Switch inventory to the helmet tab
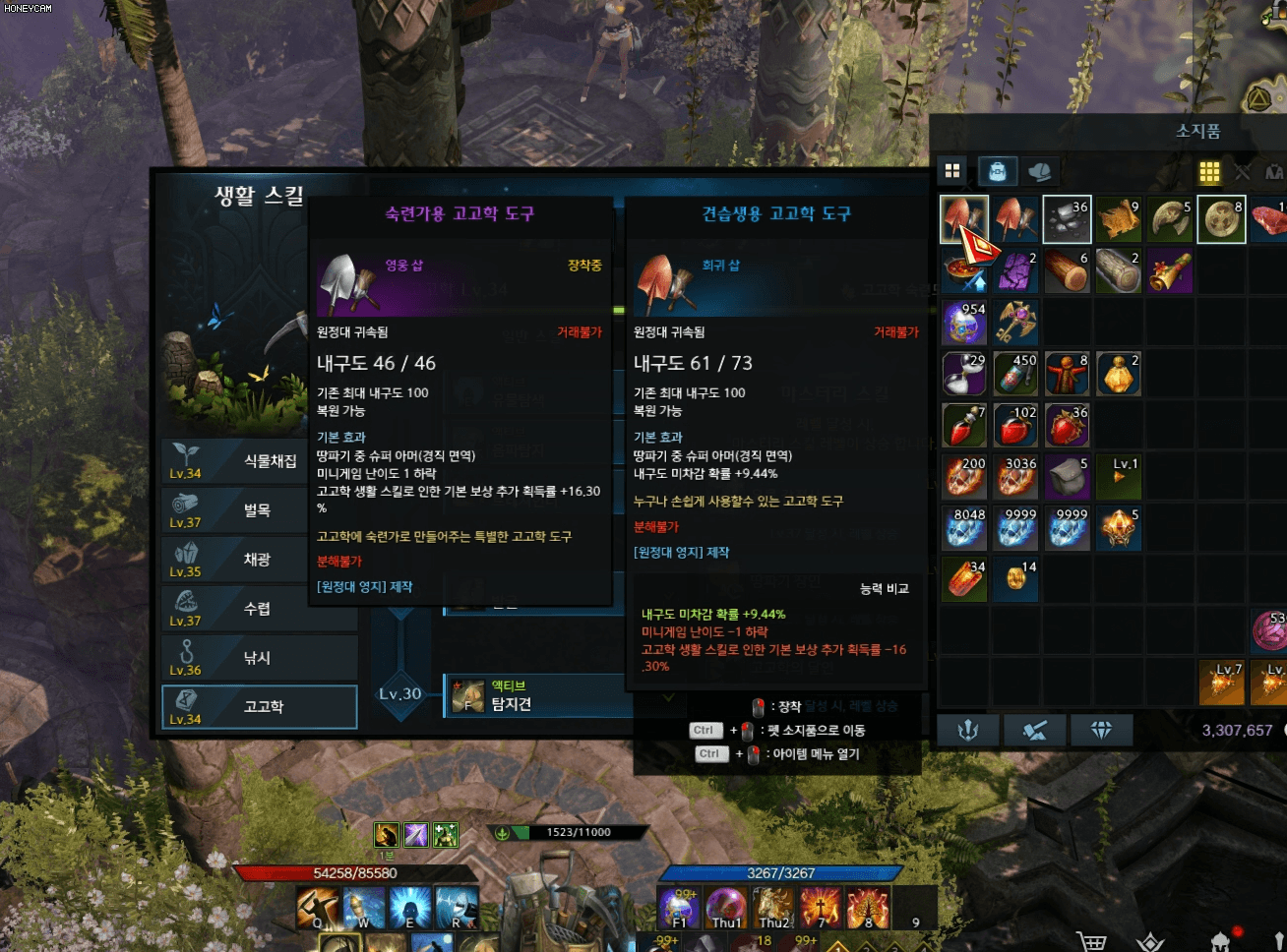The height and width of the screenshot is (952, 1287). pos(1039,171)
